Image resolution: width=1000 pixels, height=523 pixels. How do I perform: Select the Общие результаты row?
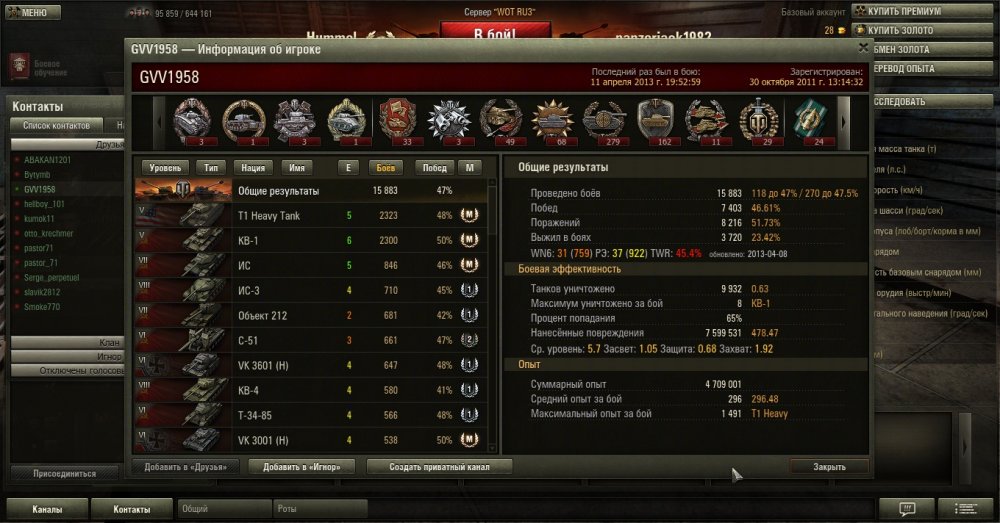[311, 190]
